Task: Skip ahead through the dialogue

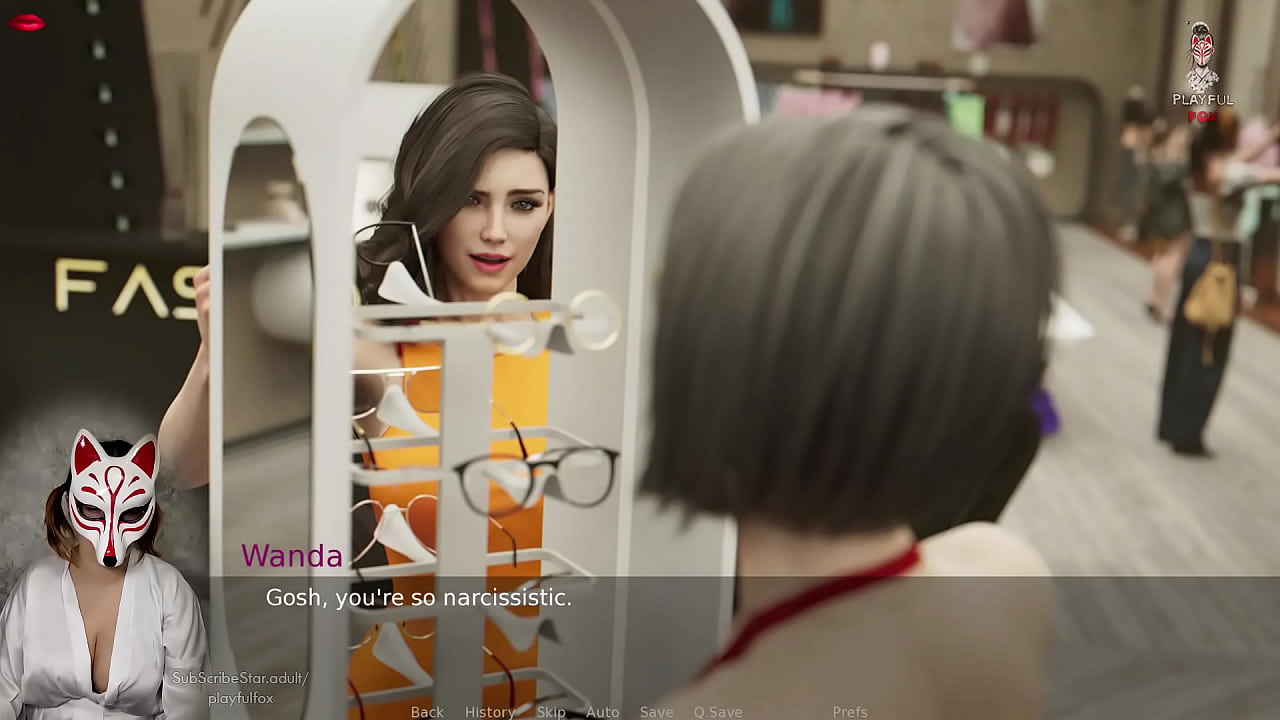Action: [x=551, y=712]
